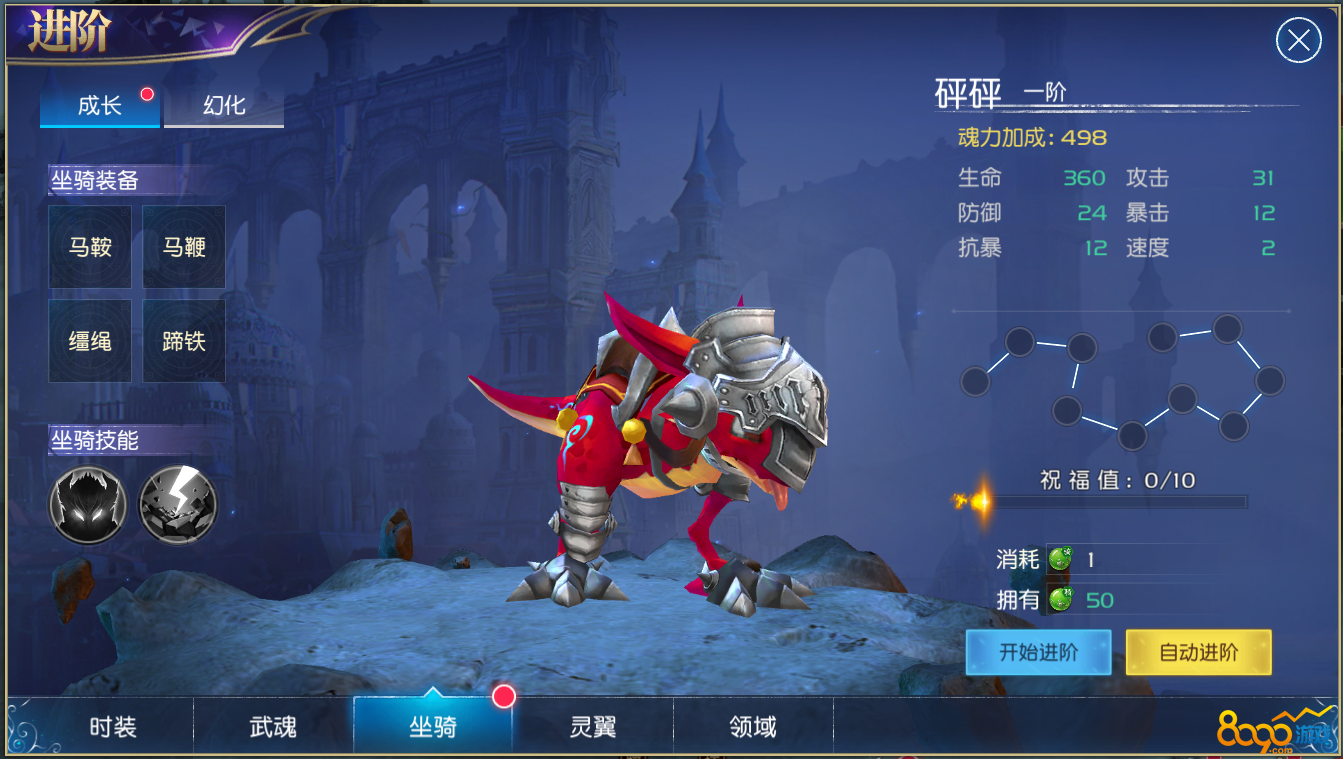Select the 坐骑 bottom tab
Viewport: 1343px width, 759px height.
point(433,727)
